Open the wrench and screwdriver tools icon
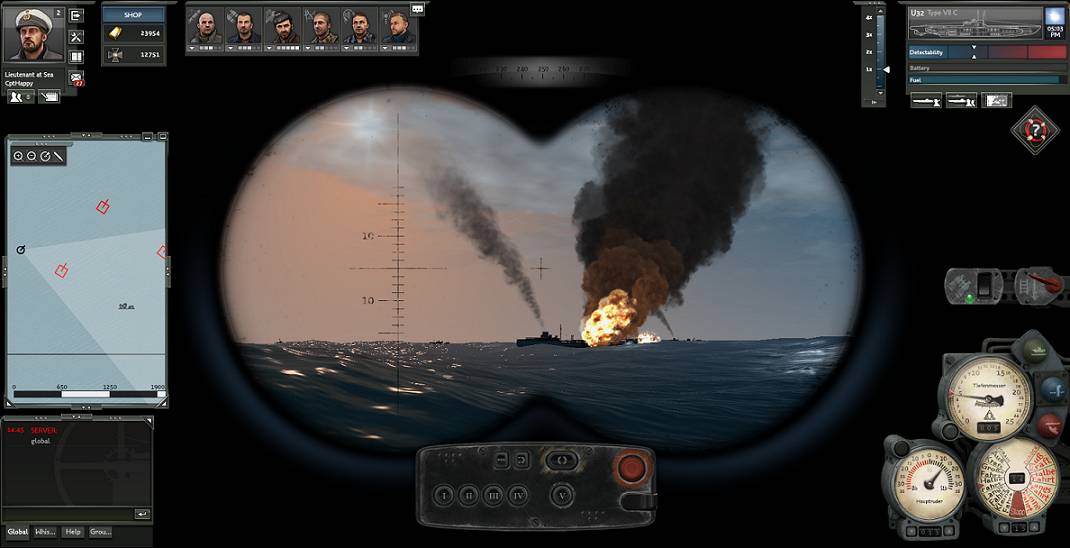Screen dimensions: 1070x548 coord(76,36)
